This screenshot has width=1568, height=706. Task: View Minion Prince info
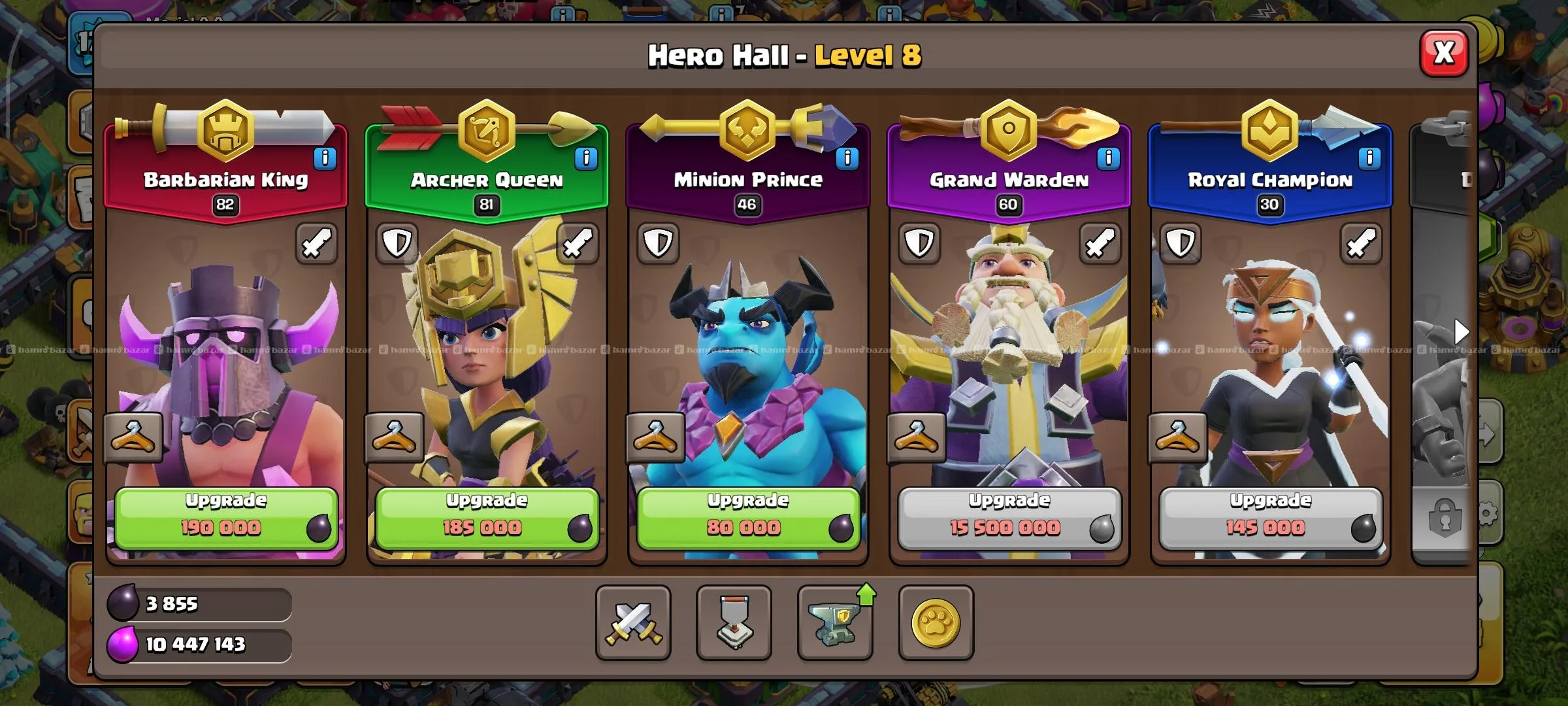pyautogui.click(x=847, y=158)
